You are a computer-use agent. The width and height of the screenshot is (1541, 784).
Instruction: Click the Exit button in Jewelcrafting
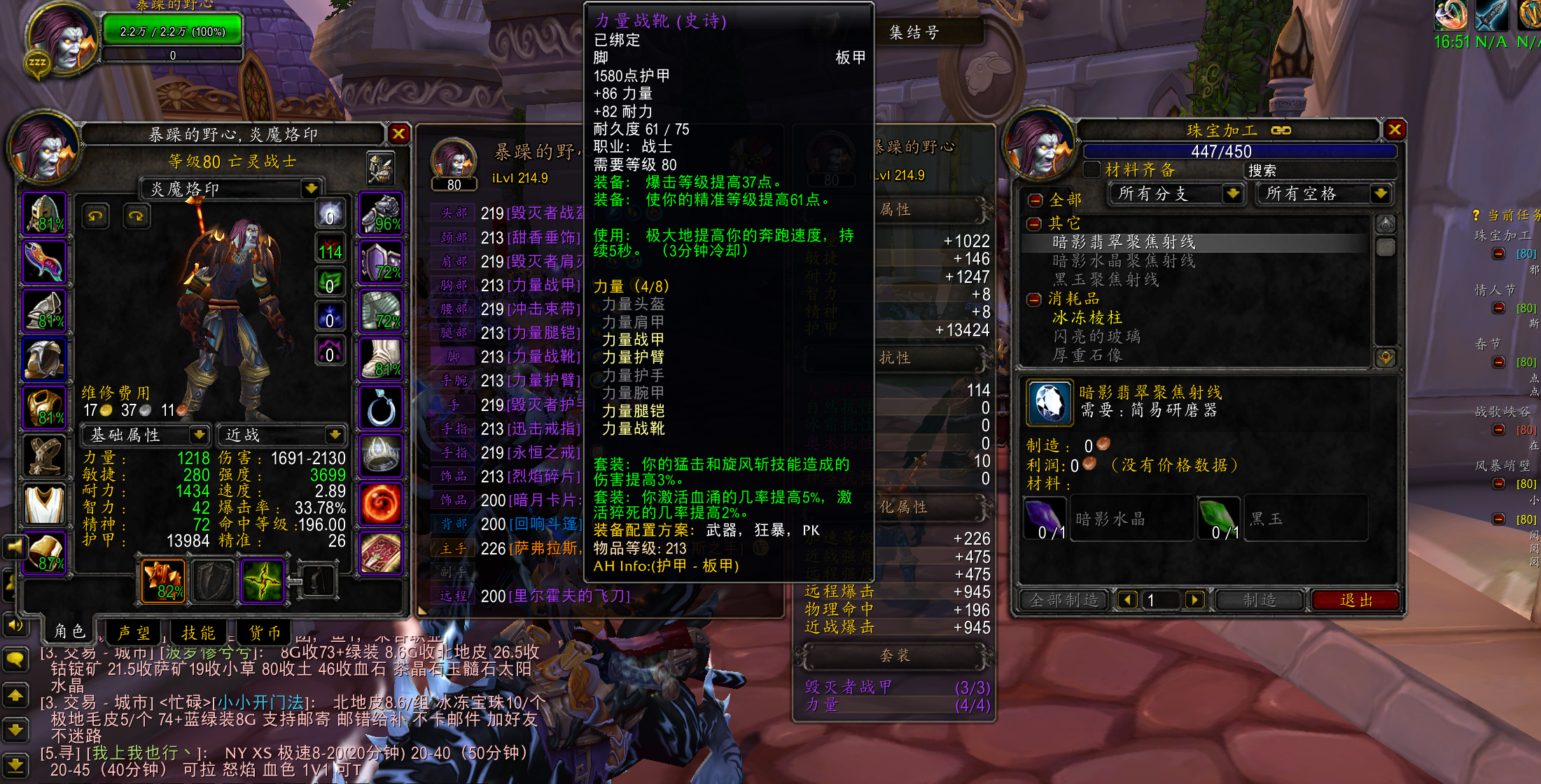coord(1355,600)
